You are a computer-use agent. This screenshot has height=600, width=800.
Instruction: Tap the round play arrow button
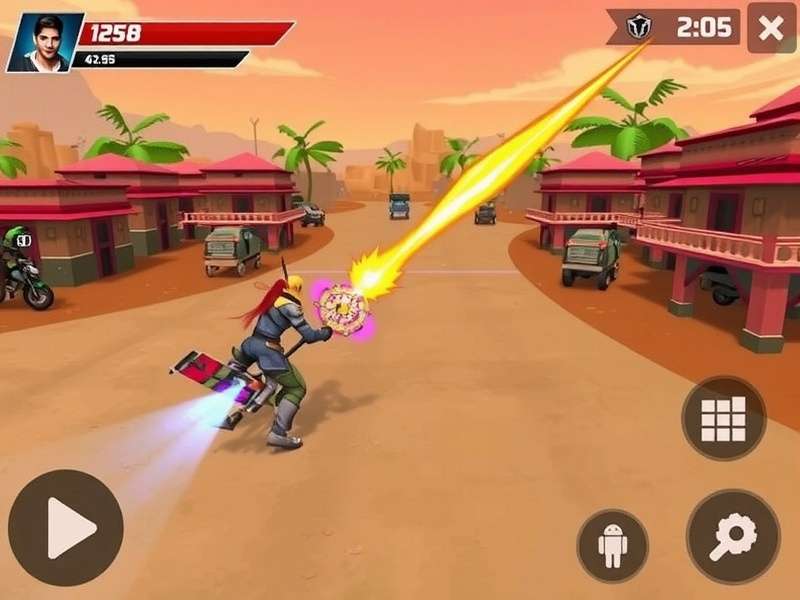tap(66, 527)
